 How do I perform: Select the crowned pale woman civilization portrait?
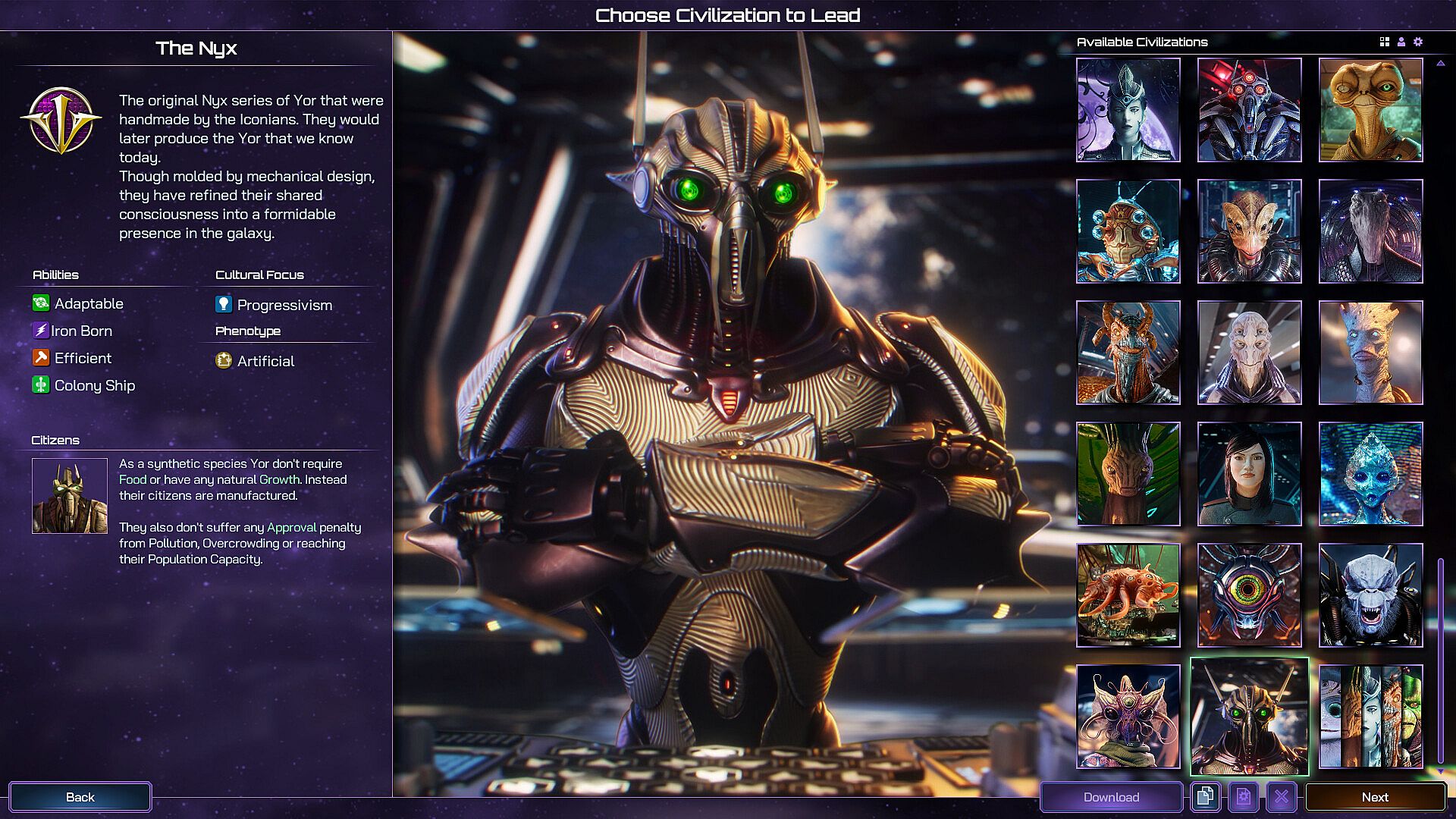(1128, 110)
